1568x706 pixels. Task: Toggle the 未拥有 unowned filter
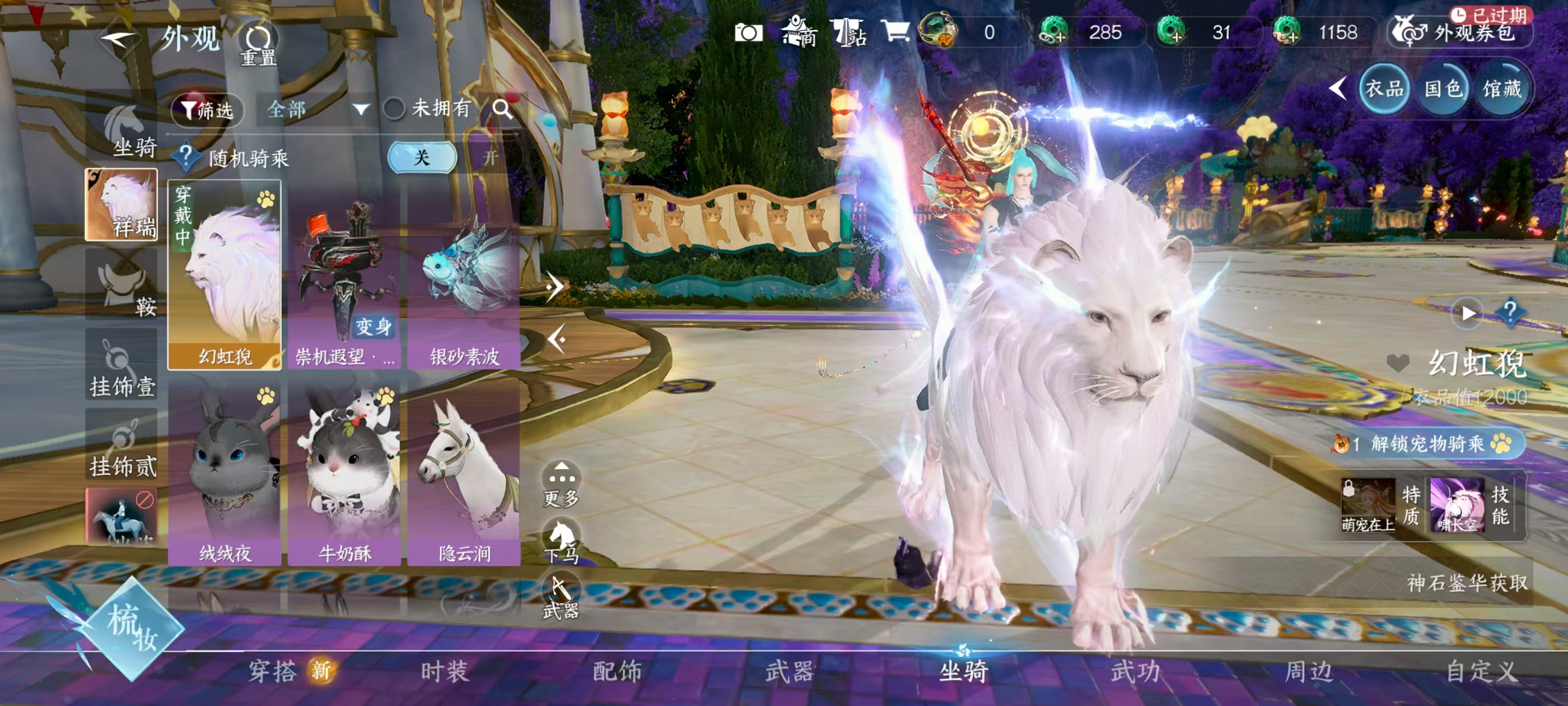[x=394, y=109]
